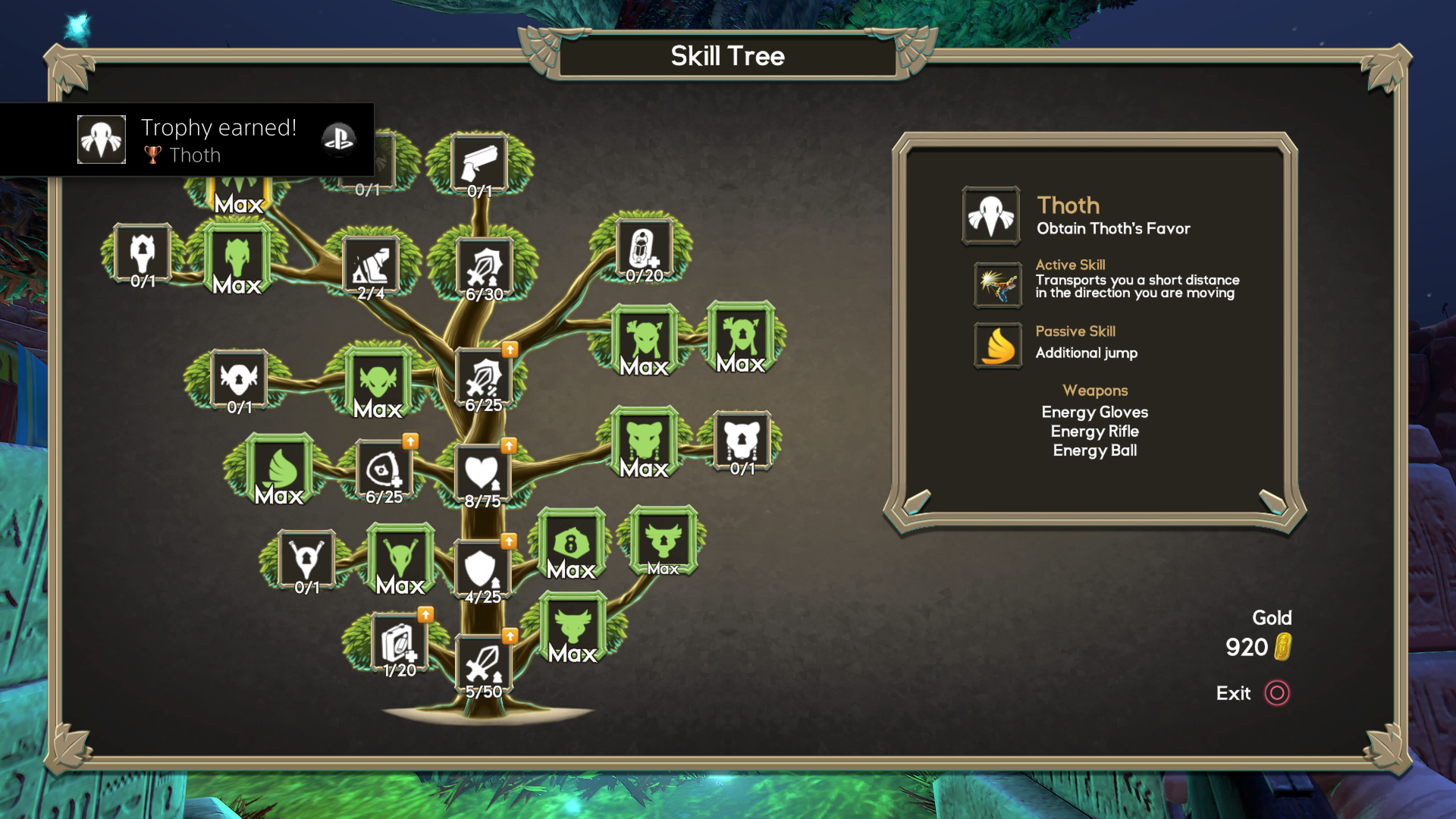Viewport: 1456px width, 819px height.
Task: Select the sword upgrade node at 5/50
Action: [x=483, y=664]
